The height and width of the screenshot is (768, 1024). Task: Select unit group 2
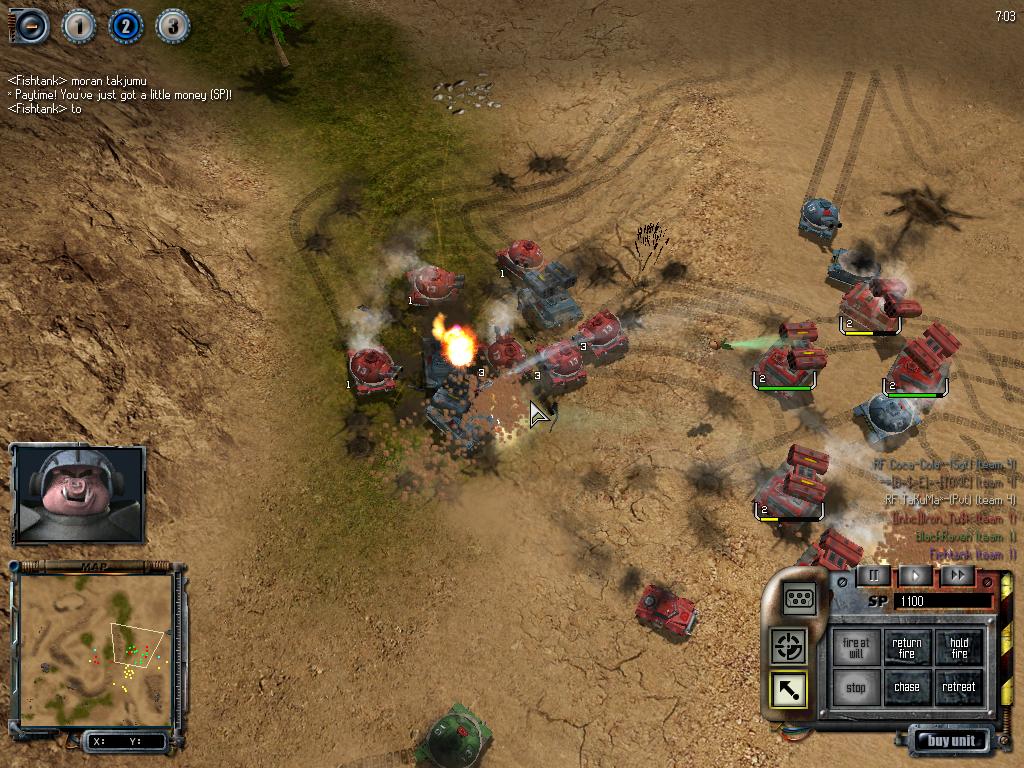click(126, 25)
